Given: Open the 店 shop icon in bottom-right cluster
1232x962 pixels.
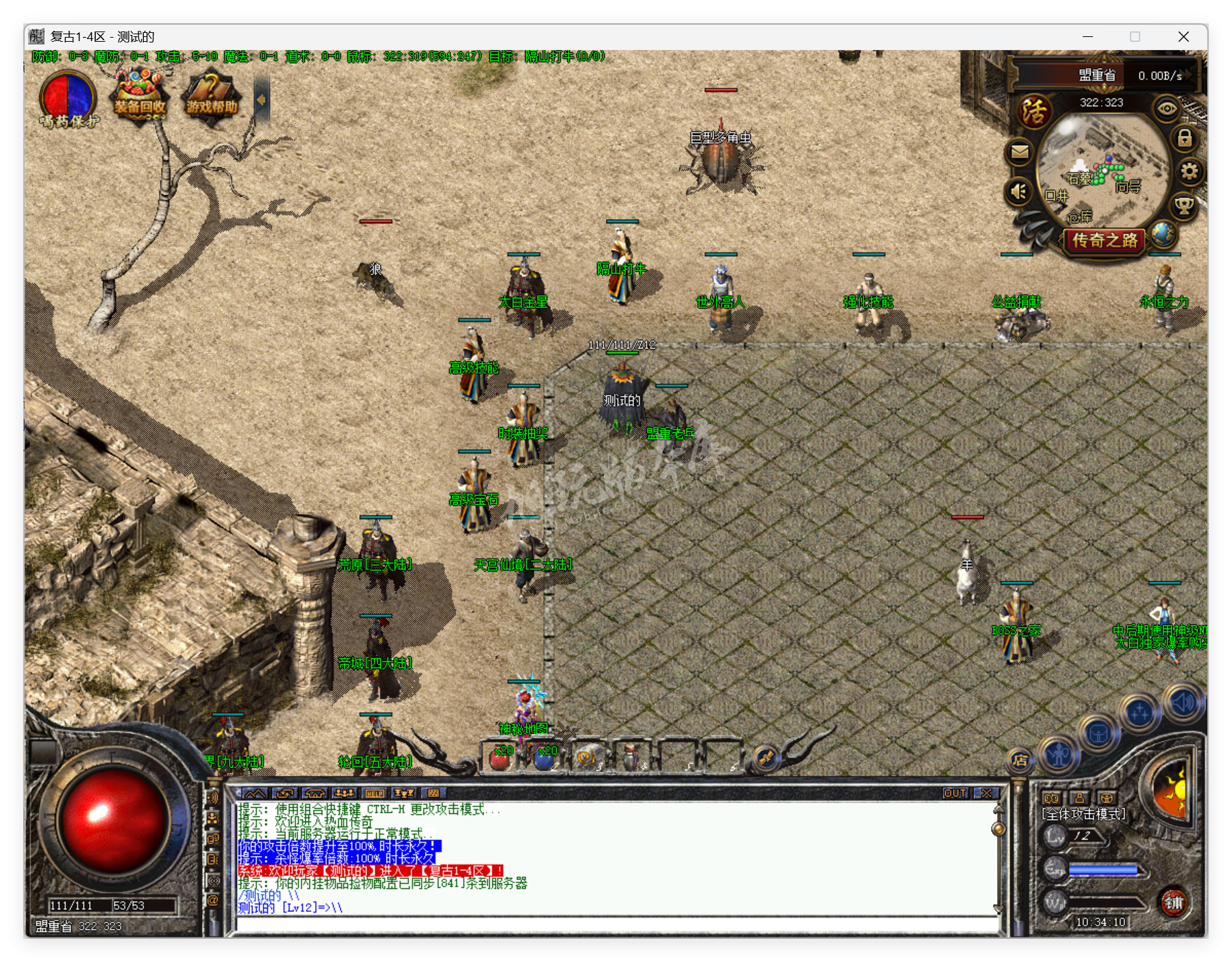Looking at the screenshot, I should click(x=1020, y=761).
